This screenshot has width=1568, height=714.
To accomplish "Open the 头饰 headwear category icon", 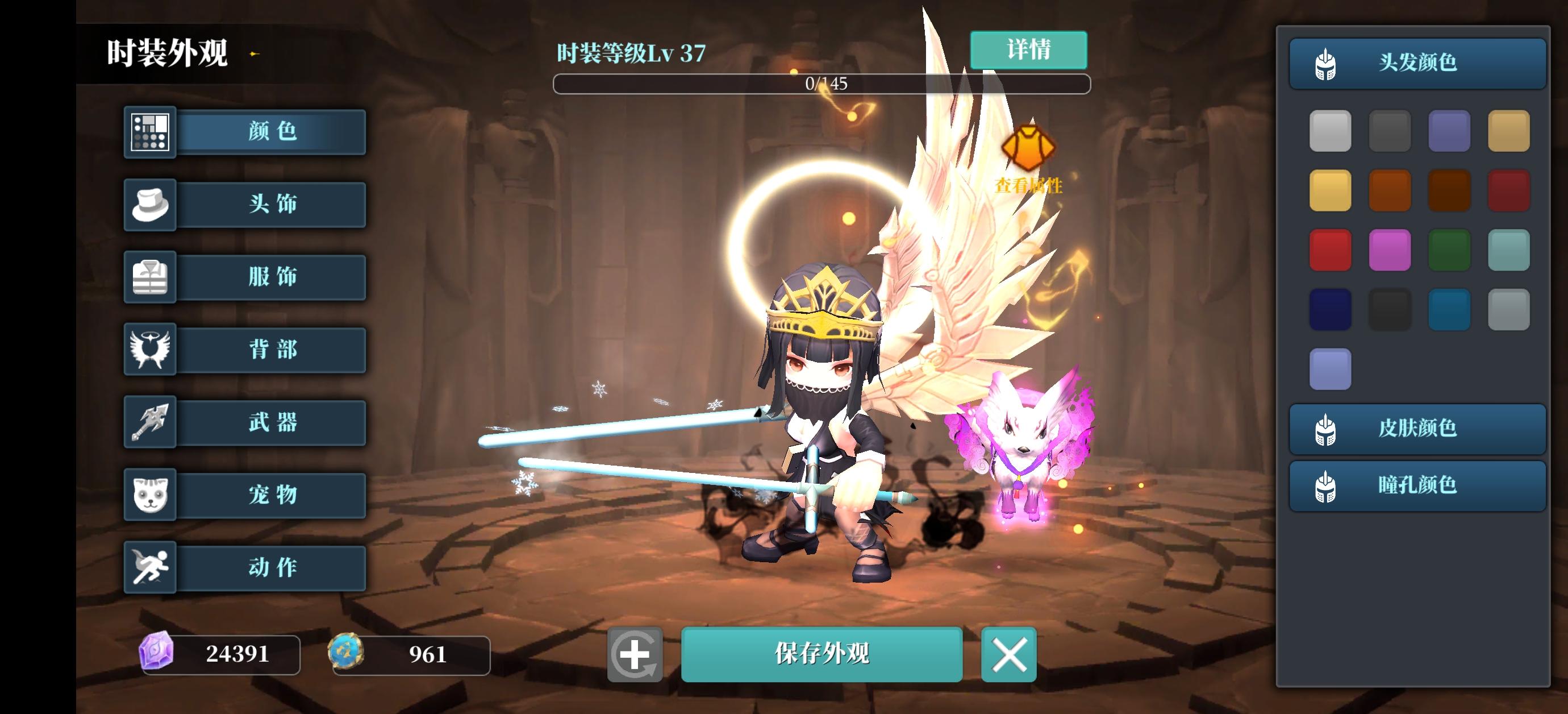I will 149,205.
